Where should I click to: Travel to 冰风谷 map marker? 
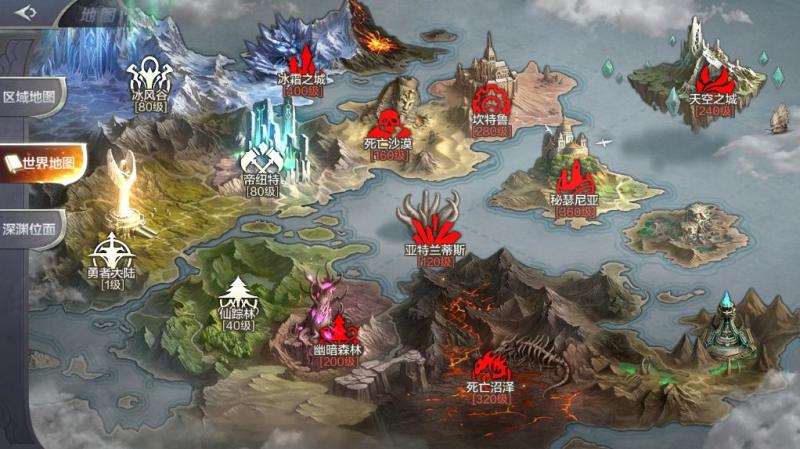pos(150,75)
